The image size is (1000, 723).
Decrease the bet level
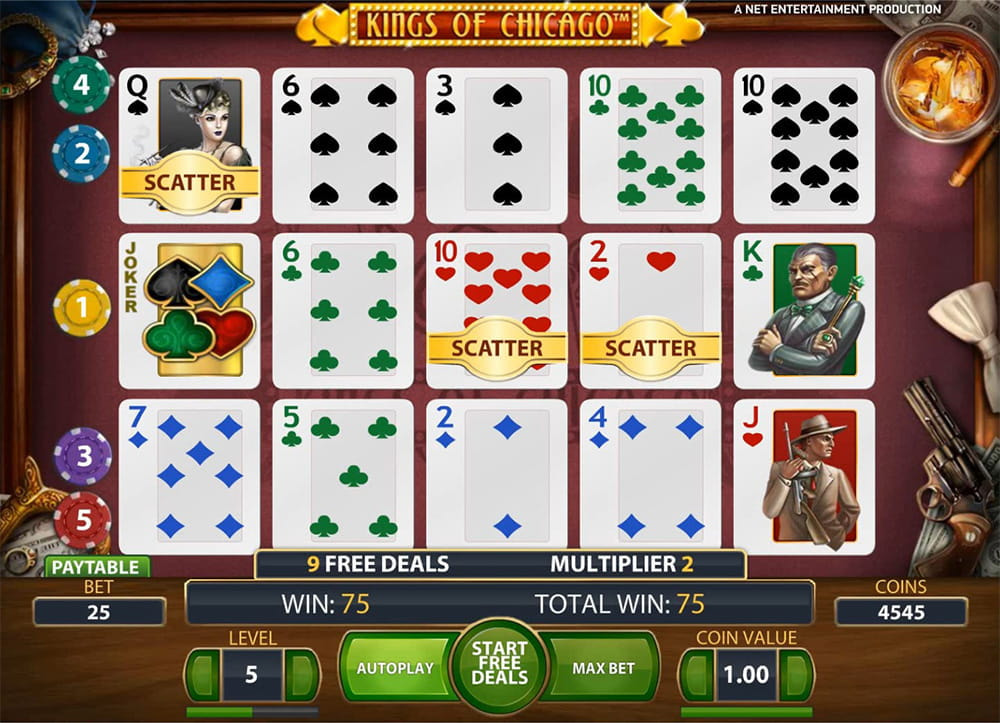(x=201, y=675)
